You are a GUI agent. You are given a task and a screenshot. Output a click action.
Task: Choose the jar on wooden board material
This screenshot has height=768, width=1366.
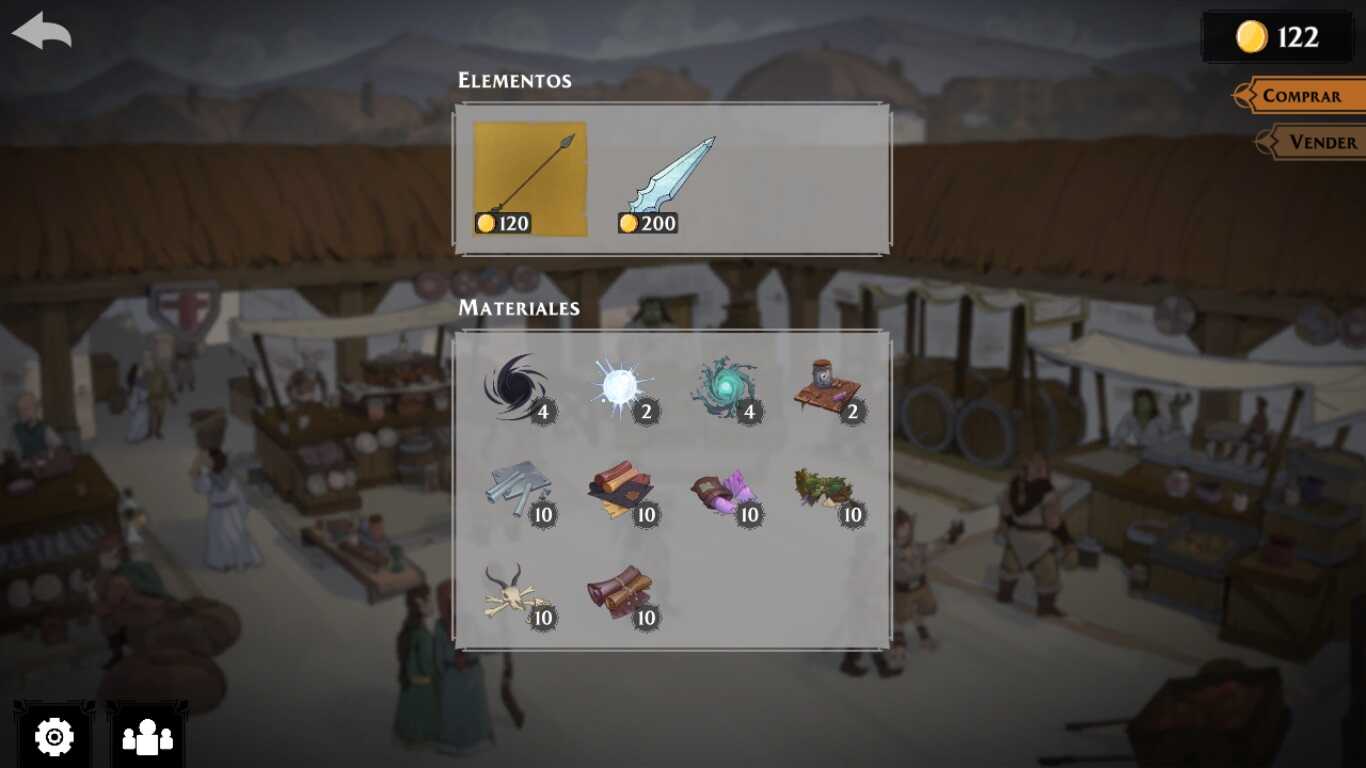(828, 387)
